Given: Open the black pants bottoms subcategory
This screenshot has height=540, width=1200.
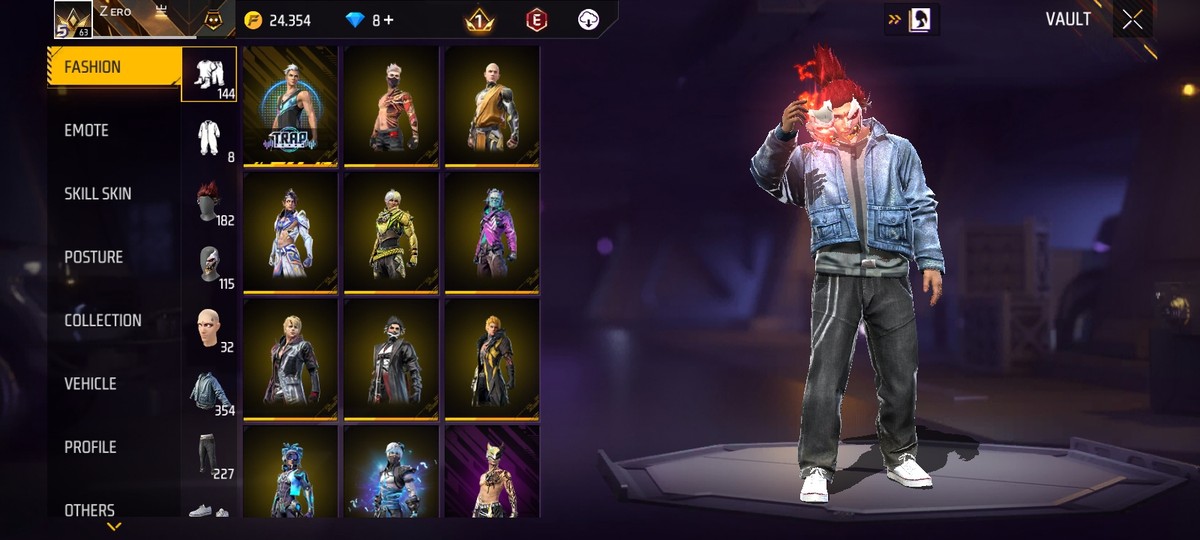Looking at the screenshot, I should pyautogui.click(x=208, y=453).
